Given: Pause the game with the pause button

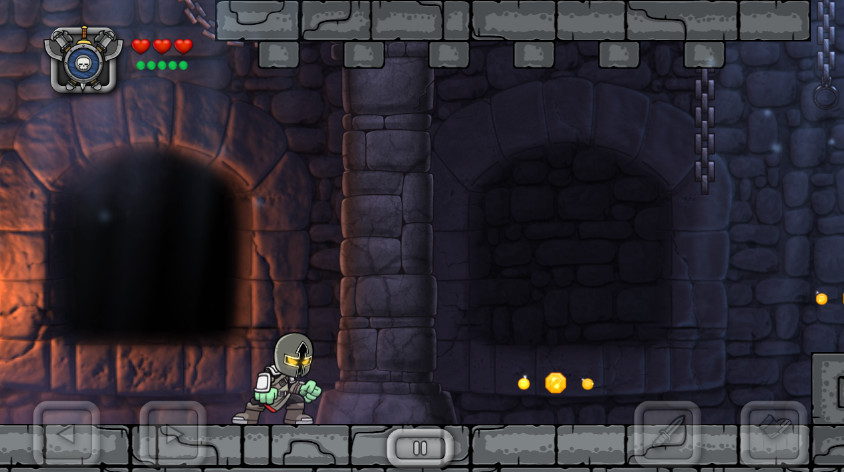Looking at the screenshot, I should coord(420,448).
